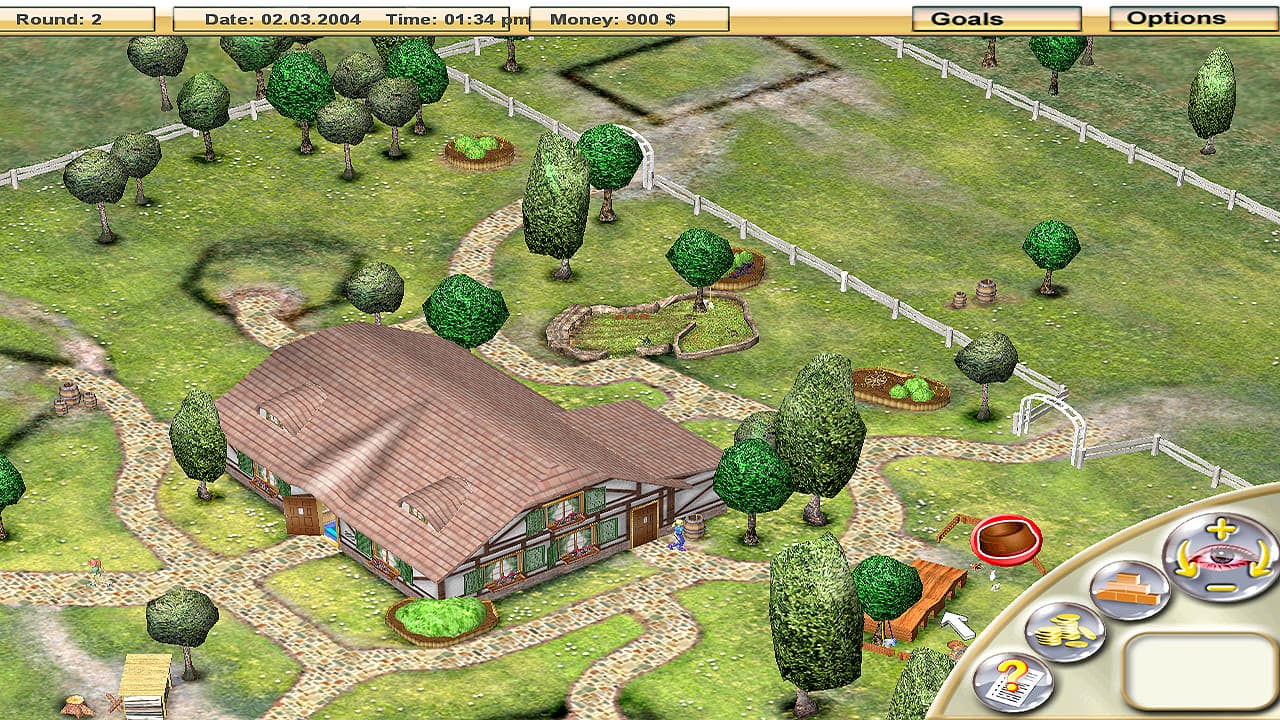Zoom in using the plus sign
This screenshot has height=720, width=1280.
coord(1218,529)
